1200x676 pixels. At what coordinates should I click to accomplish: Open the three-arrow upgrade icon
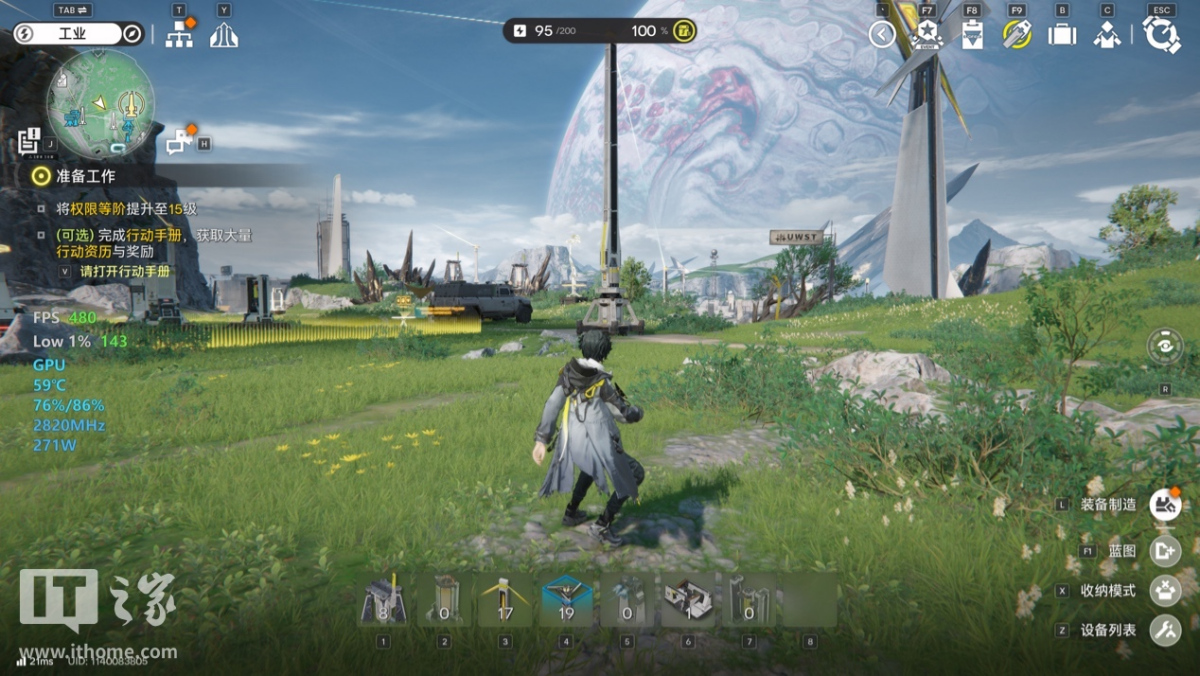coord(224,35)
